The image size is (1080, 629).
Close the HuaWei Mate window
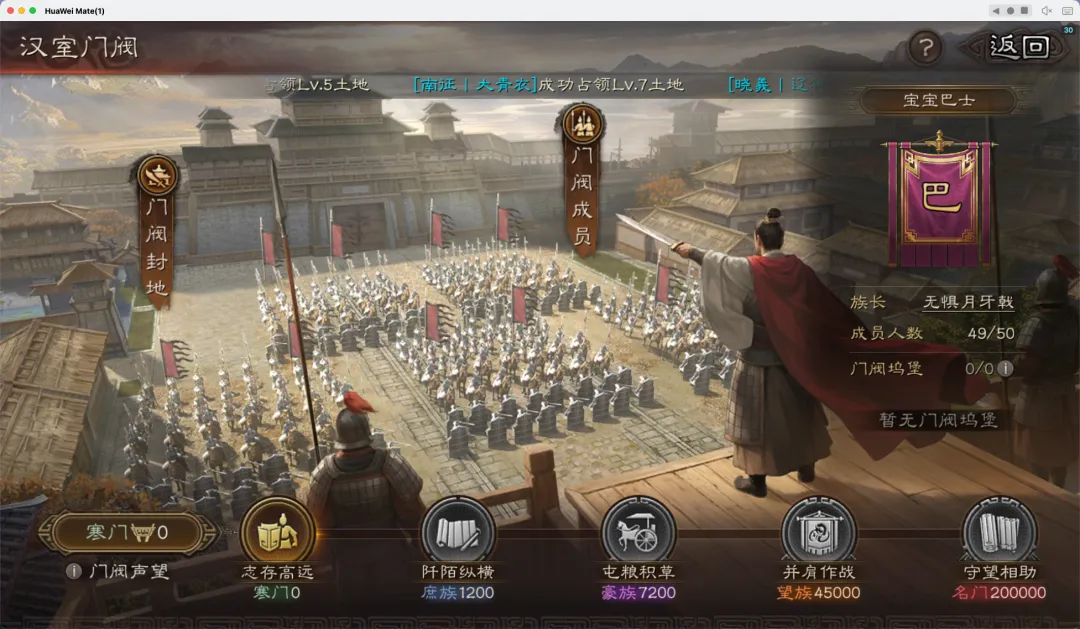(x=11, y=10)
